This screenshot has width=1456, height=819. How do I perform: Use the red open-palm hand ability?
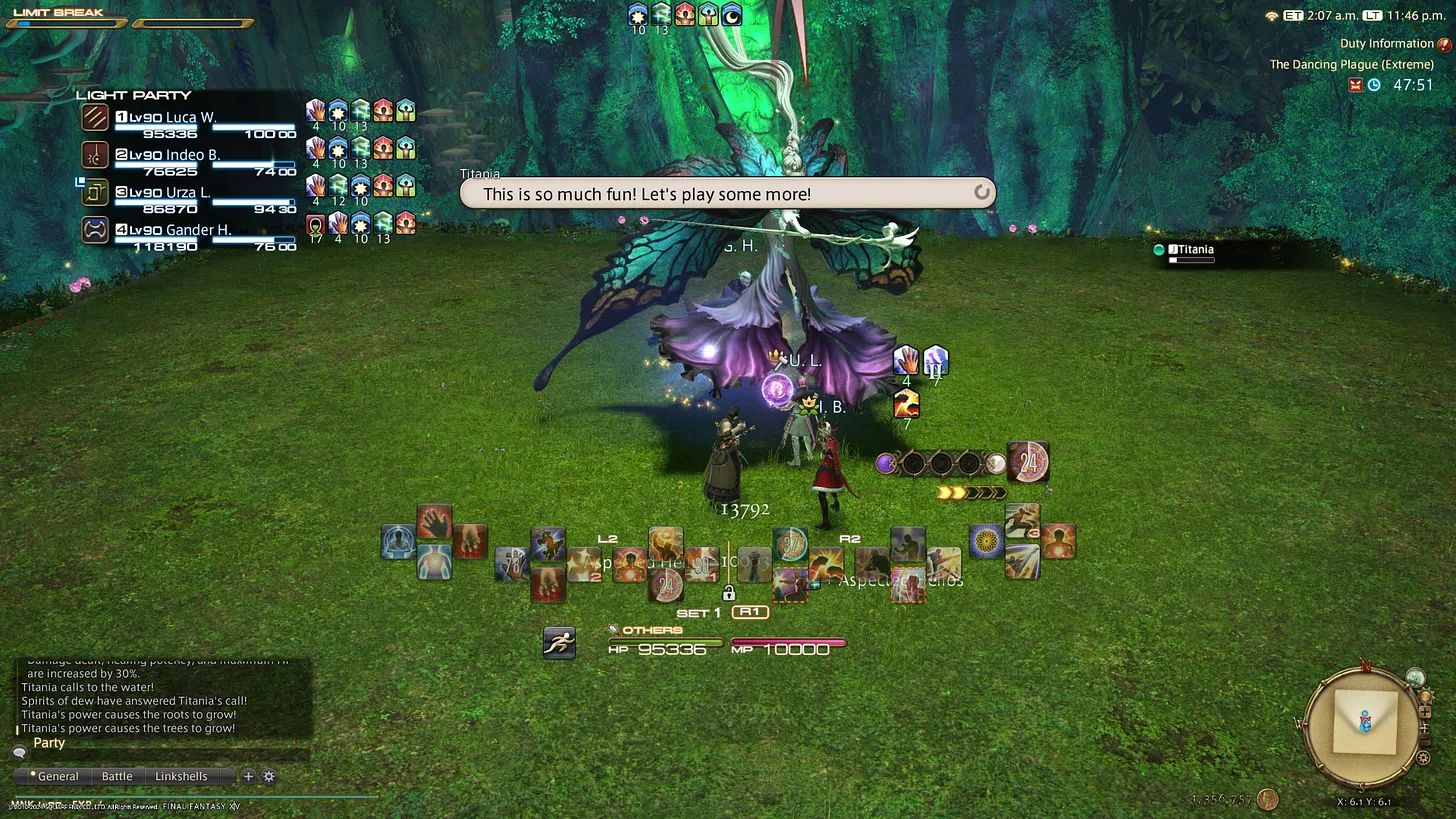[x=434, y=522]
